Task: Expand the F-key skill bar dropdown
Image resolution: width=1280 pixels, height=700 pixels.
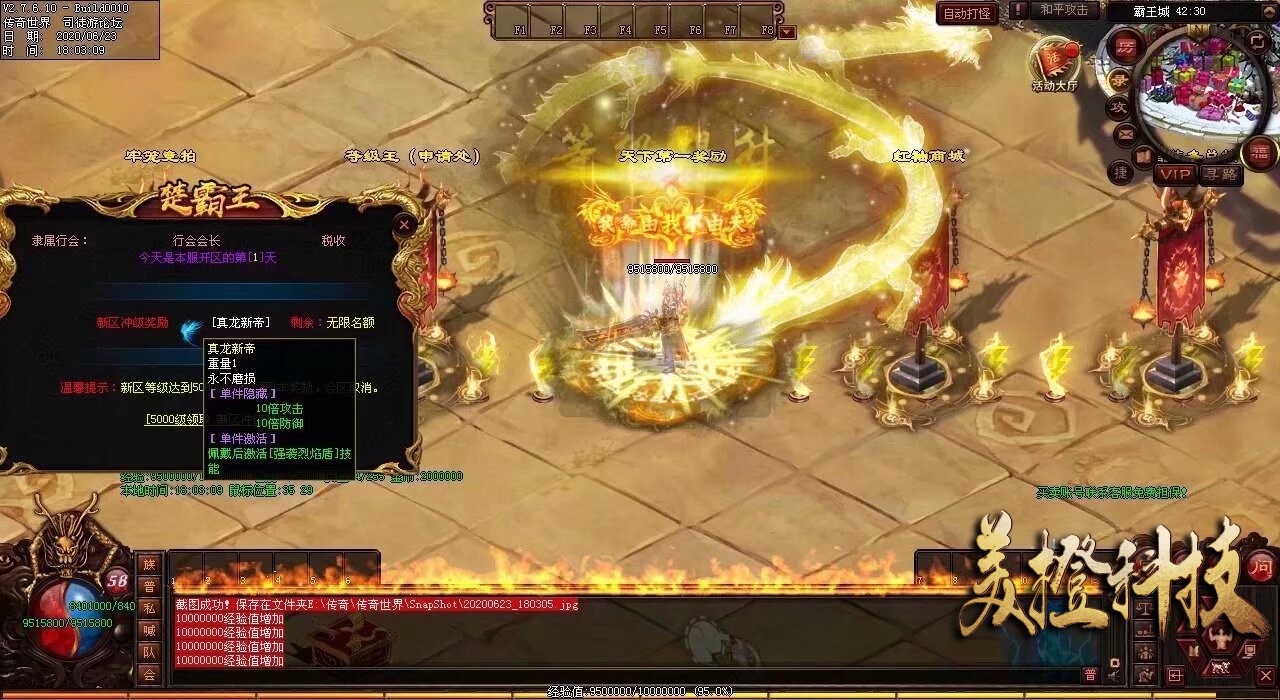Action: (788, 31)
